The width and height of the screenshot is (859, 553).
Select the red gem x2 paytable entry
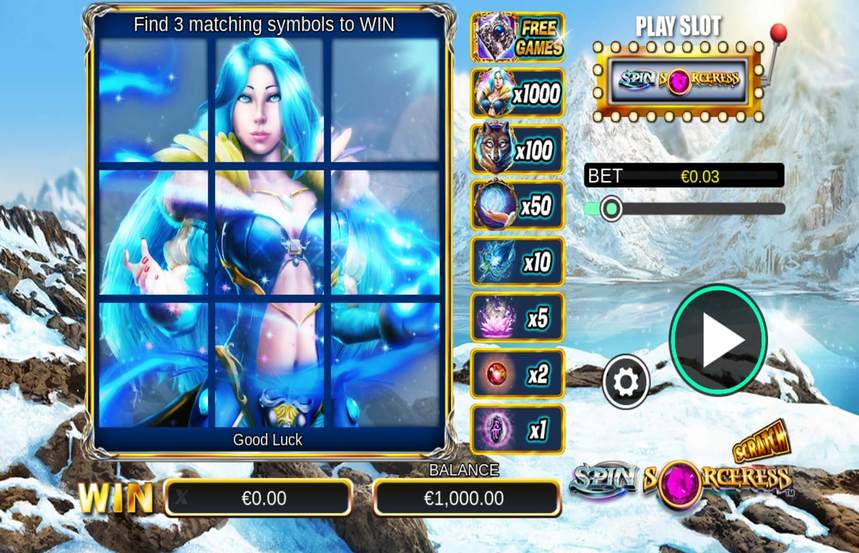[x=518, y=374]
